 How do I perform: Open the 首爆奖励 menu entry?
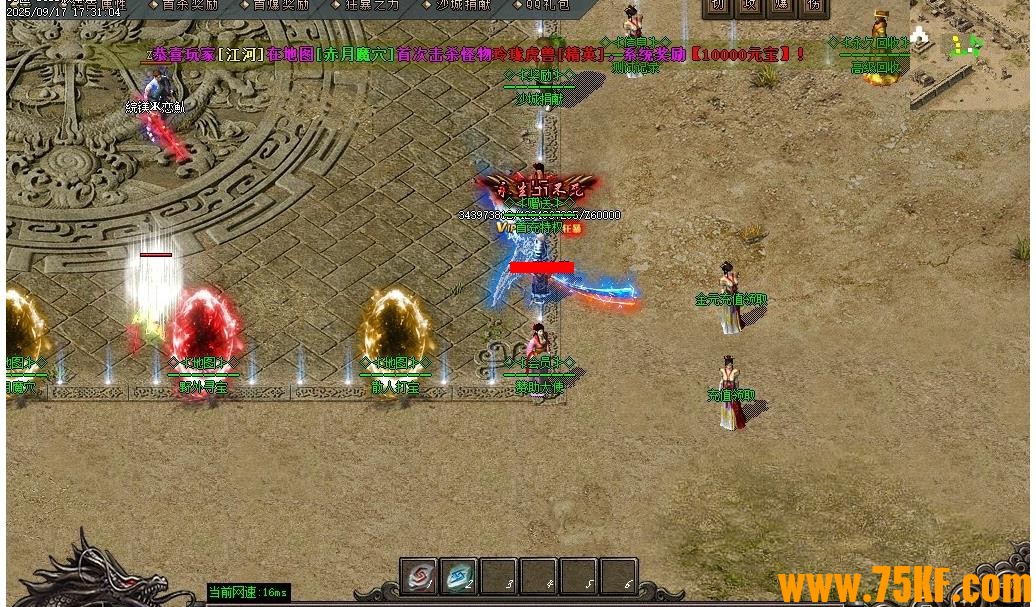(280, 5)
